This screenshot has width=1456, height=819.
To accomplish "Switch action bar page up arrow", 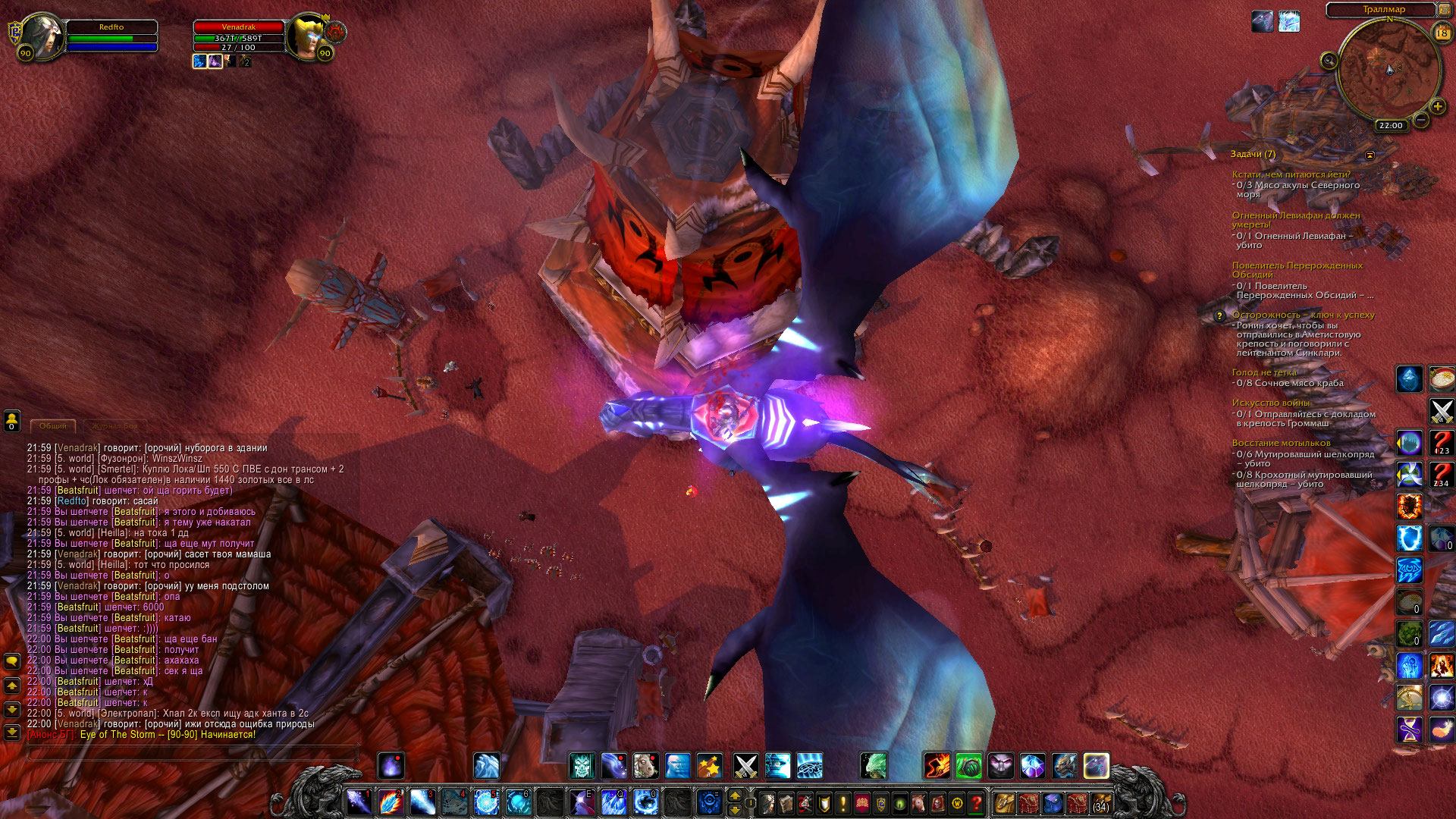I will tap(734, 795).
